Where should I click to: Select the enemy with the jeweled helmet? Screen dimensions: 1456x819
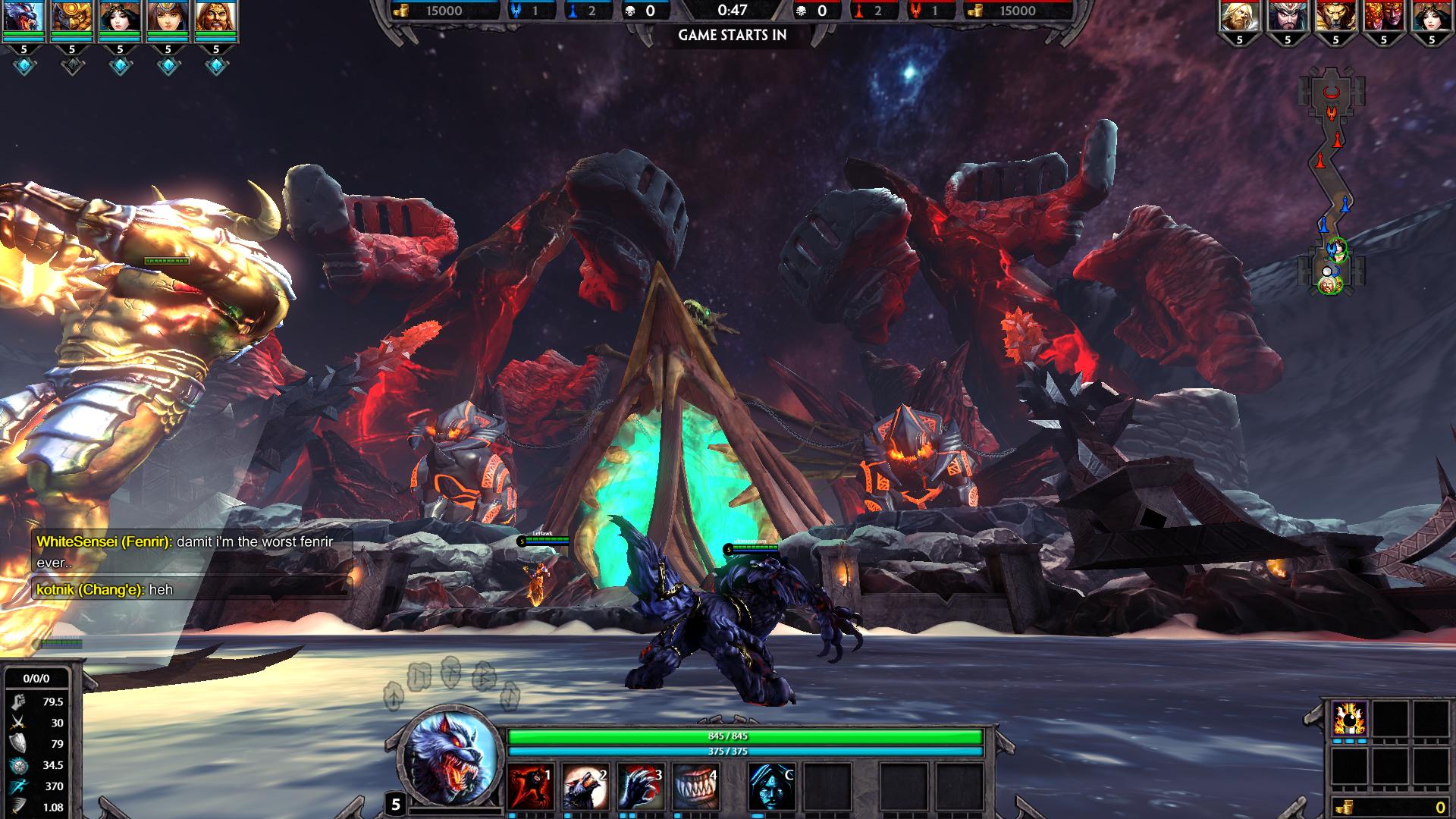(1288, 18)
